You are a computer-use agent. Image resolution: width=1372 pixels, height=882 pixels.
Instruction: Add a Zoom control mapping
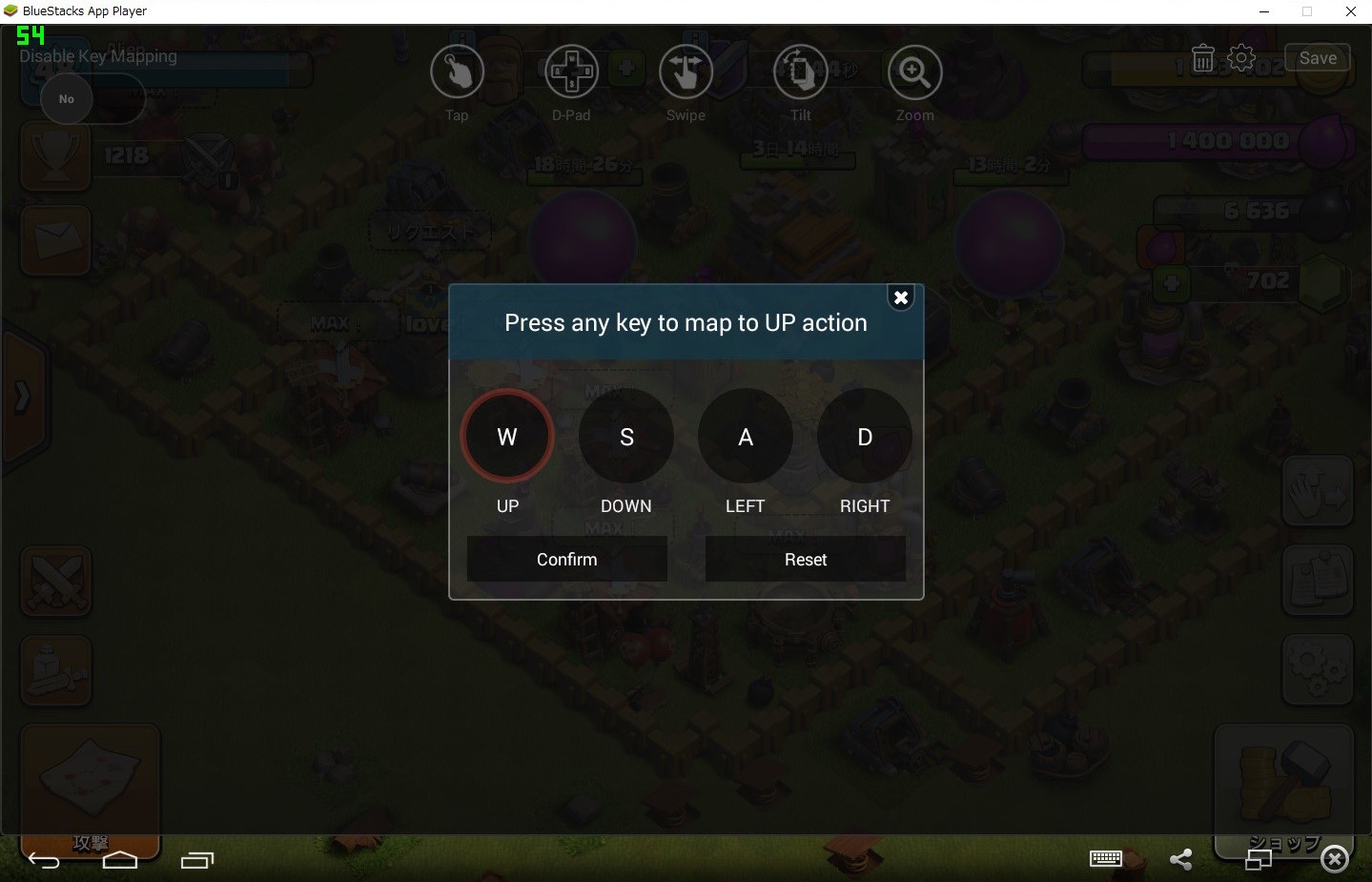pos(914,72)
